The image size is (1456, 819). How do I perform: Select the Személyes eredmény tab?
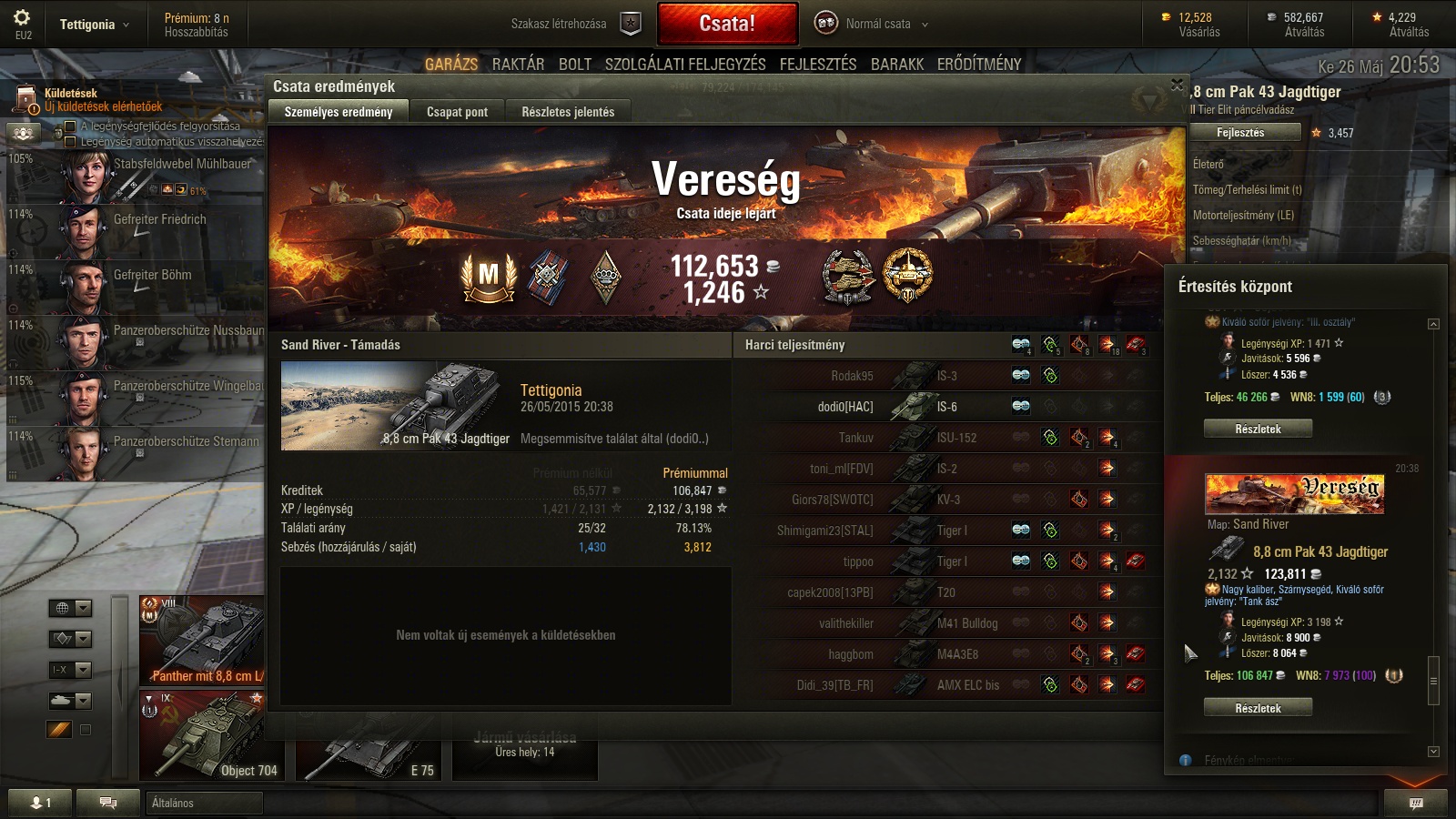pyautogui.click(x=339, y=112)
